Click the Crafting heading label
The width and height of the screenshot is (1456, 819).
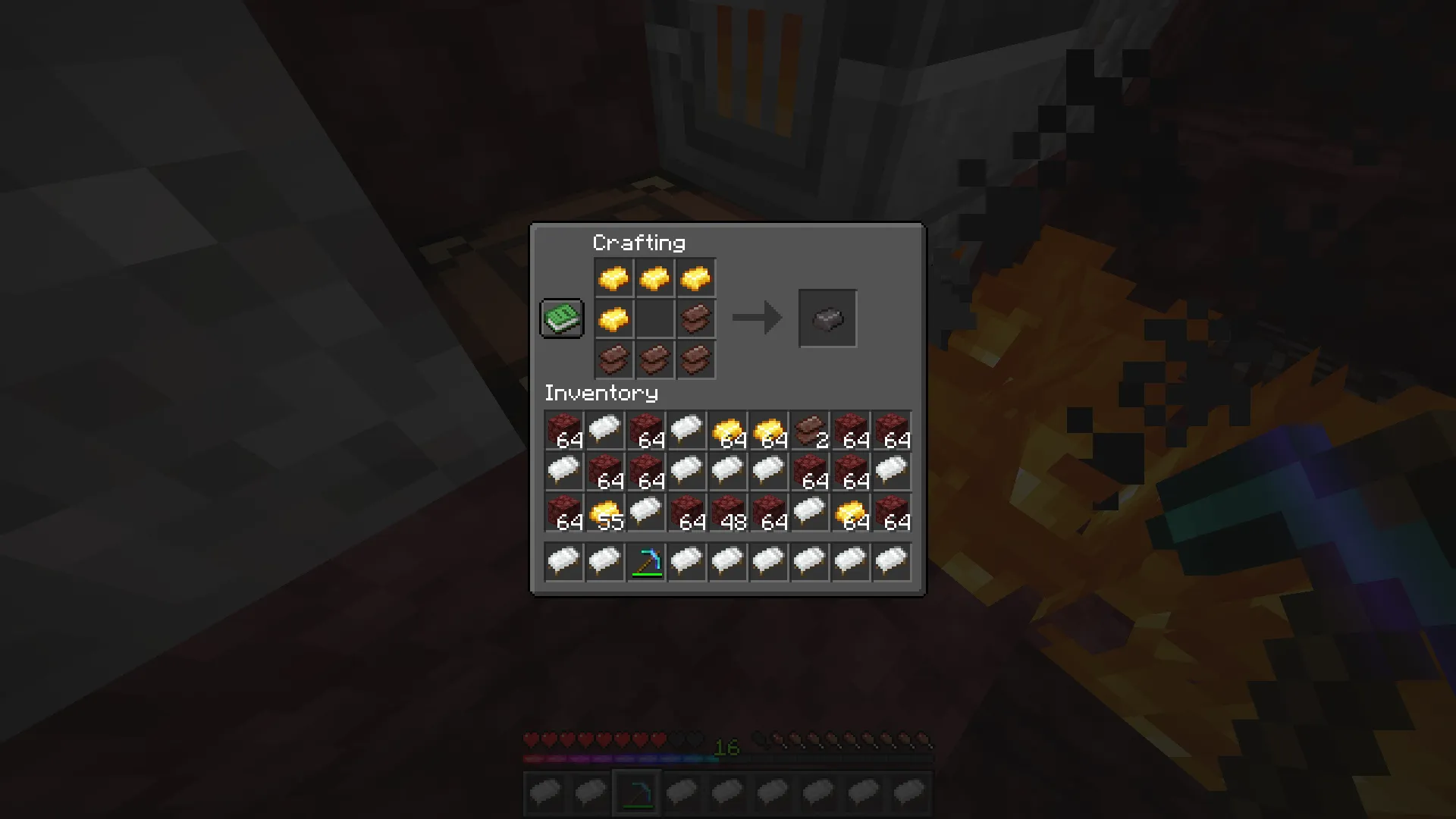coord(639,243)
